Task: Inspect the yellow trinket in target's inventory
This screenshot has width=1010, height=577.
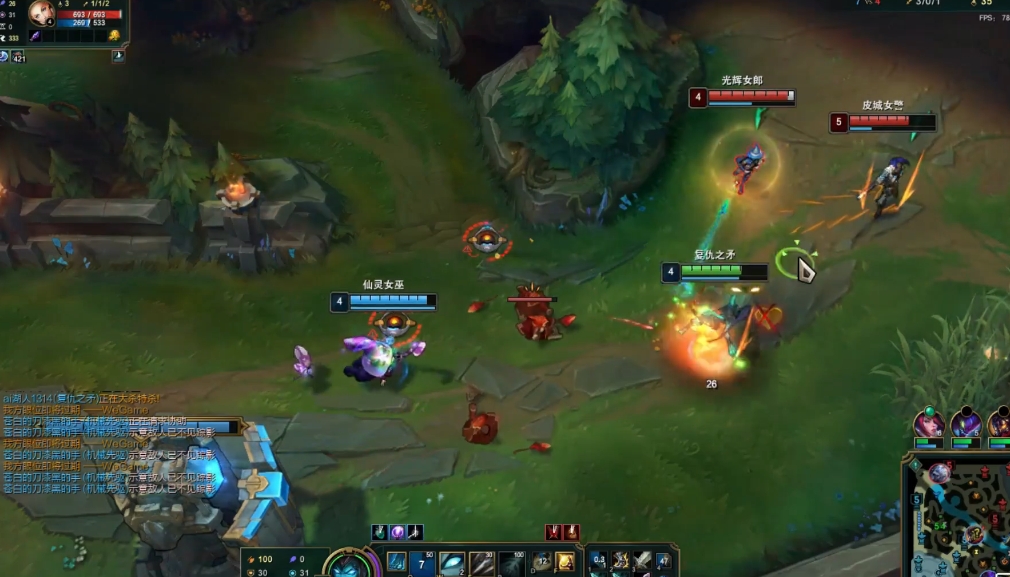Action: point(114,36)
